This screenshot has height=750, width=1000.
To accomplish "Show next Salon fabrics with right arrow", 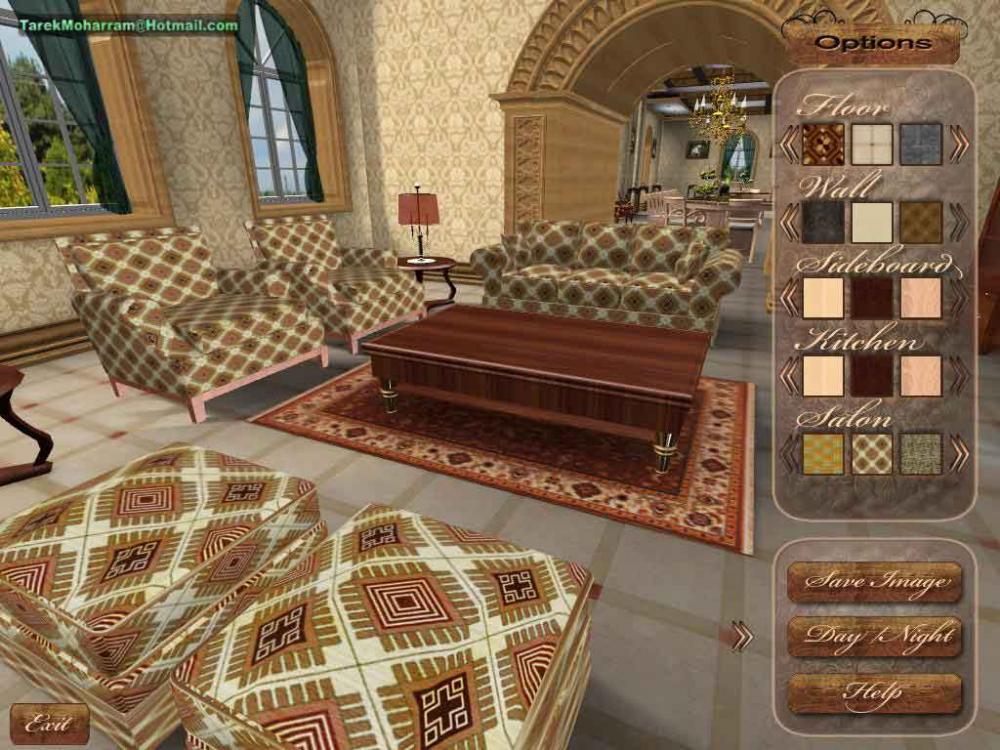I will (959, 453).
